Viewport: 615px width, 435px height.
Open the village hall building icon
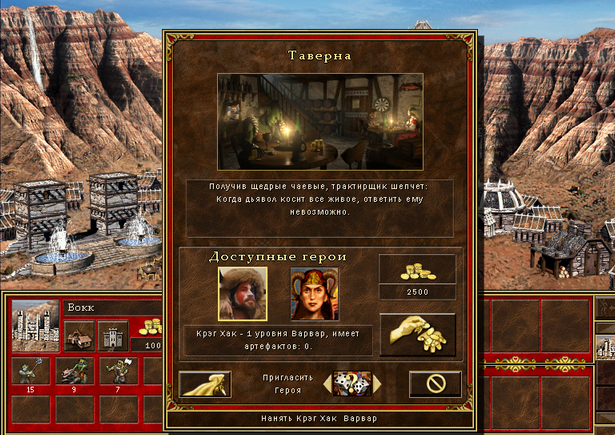click(80, 334)
